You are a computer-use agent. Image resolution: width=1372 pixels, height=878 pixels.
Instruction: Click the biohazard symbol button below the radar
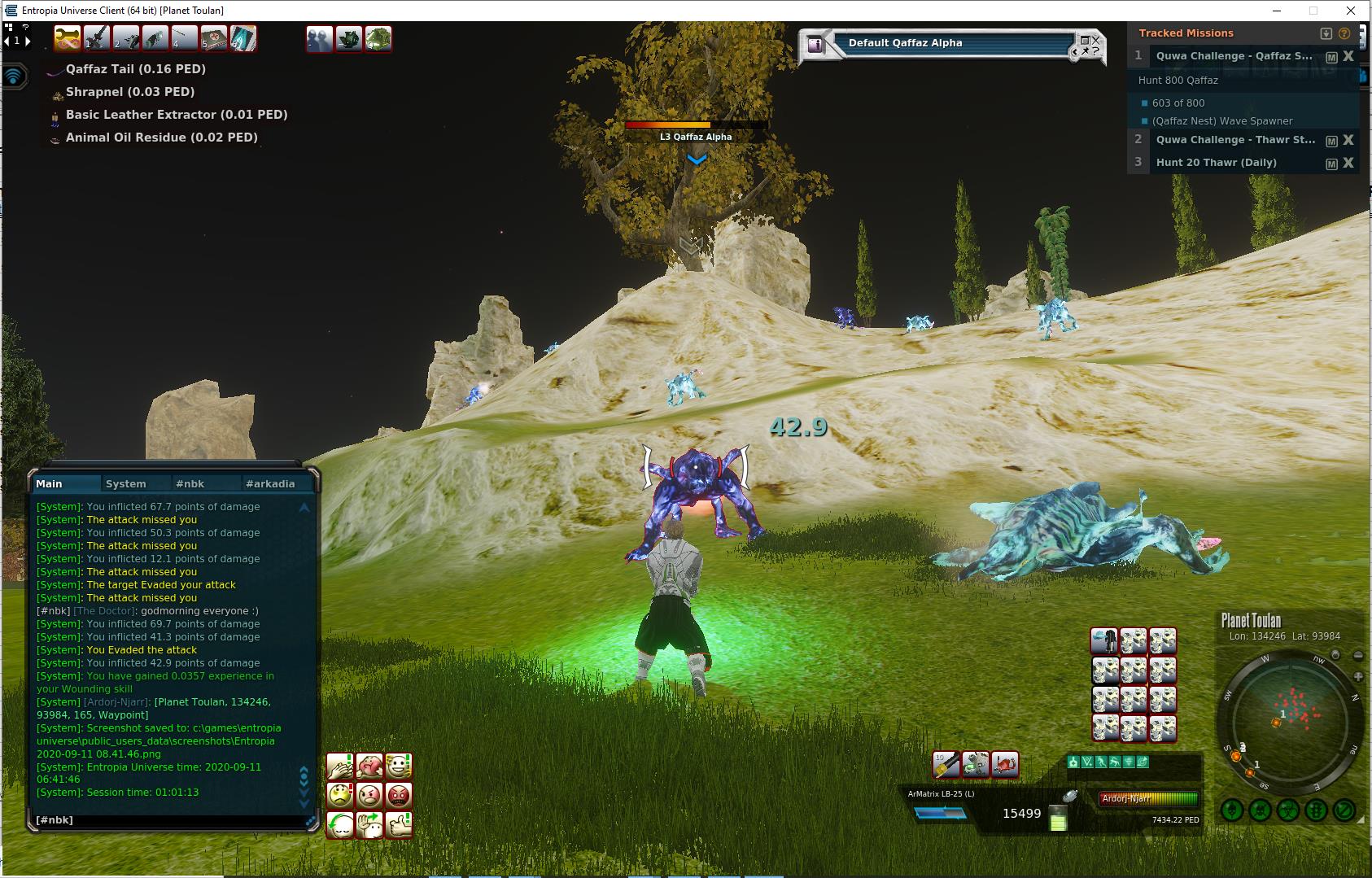coord(1288,810)
